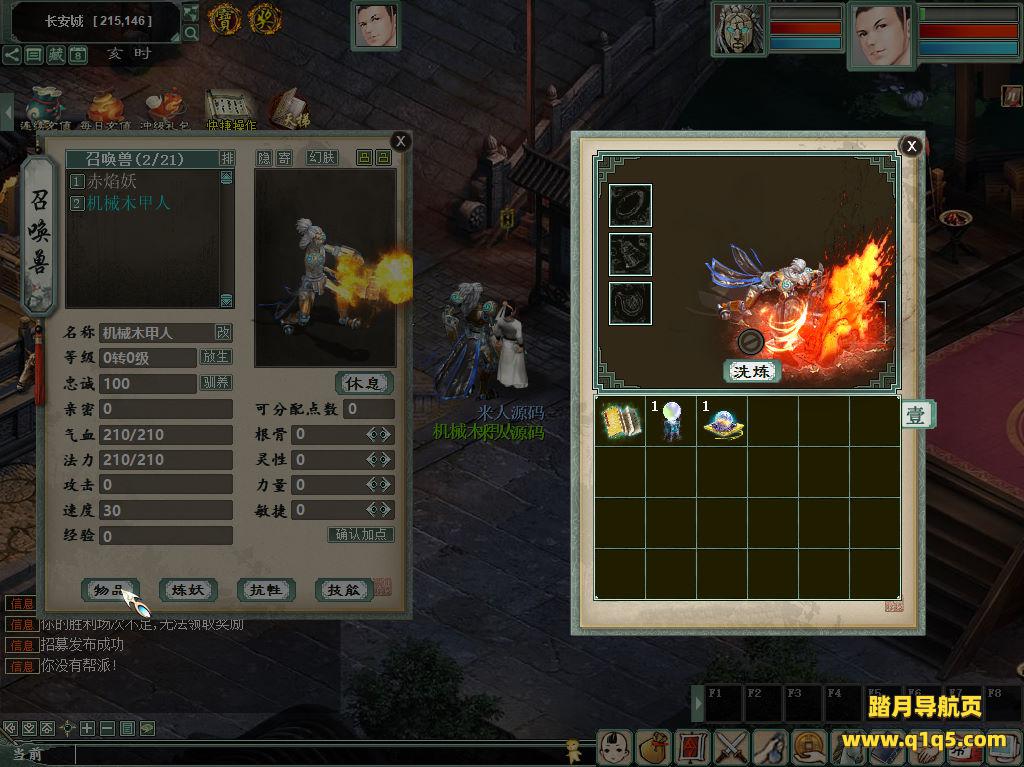The image size is (1024, 767).
Task: Open the 炼妖 refining tab
Action: click(x=188, y=590)
